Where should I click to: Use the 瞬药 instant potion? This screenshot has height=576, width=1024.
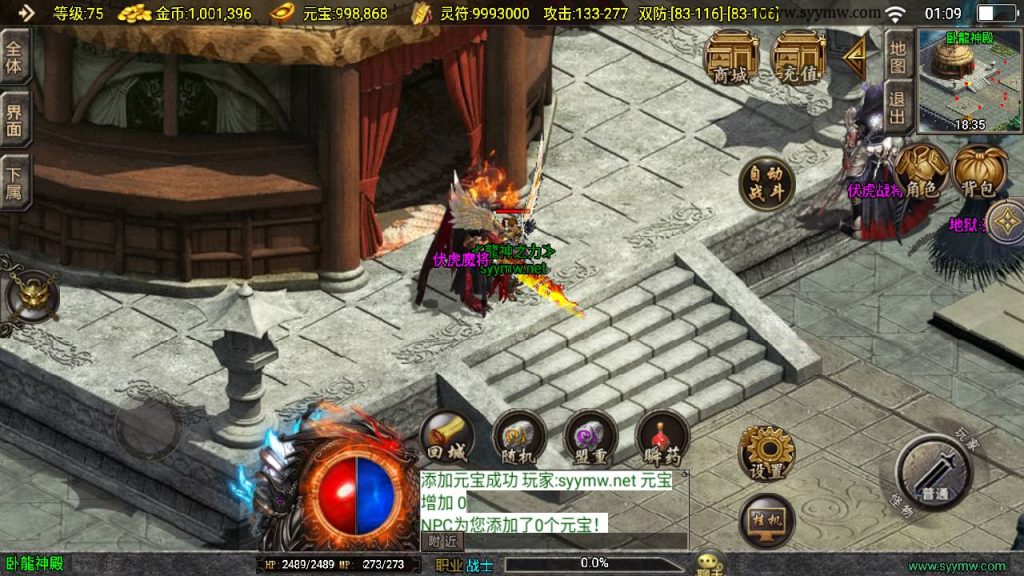click(662, 437)
